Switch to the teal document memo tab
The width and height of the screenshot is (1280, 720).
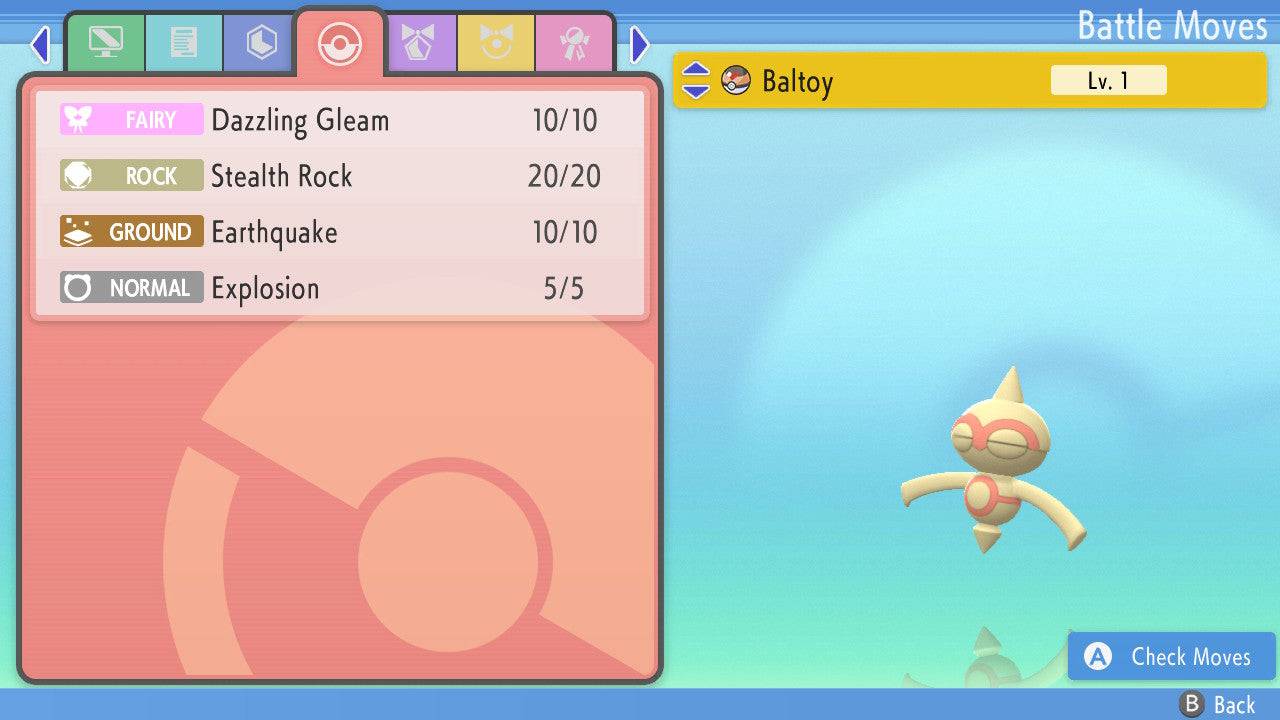(x=183, y=43)
